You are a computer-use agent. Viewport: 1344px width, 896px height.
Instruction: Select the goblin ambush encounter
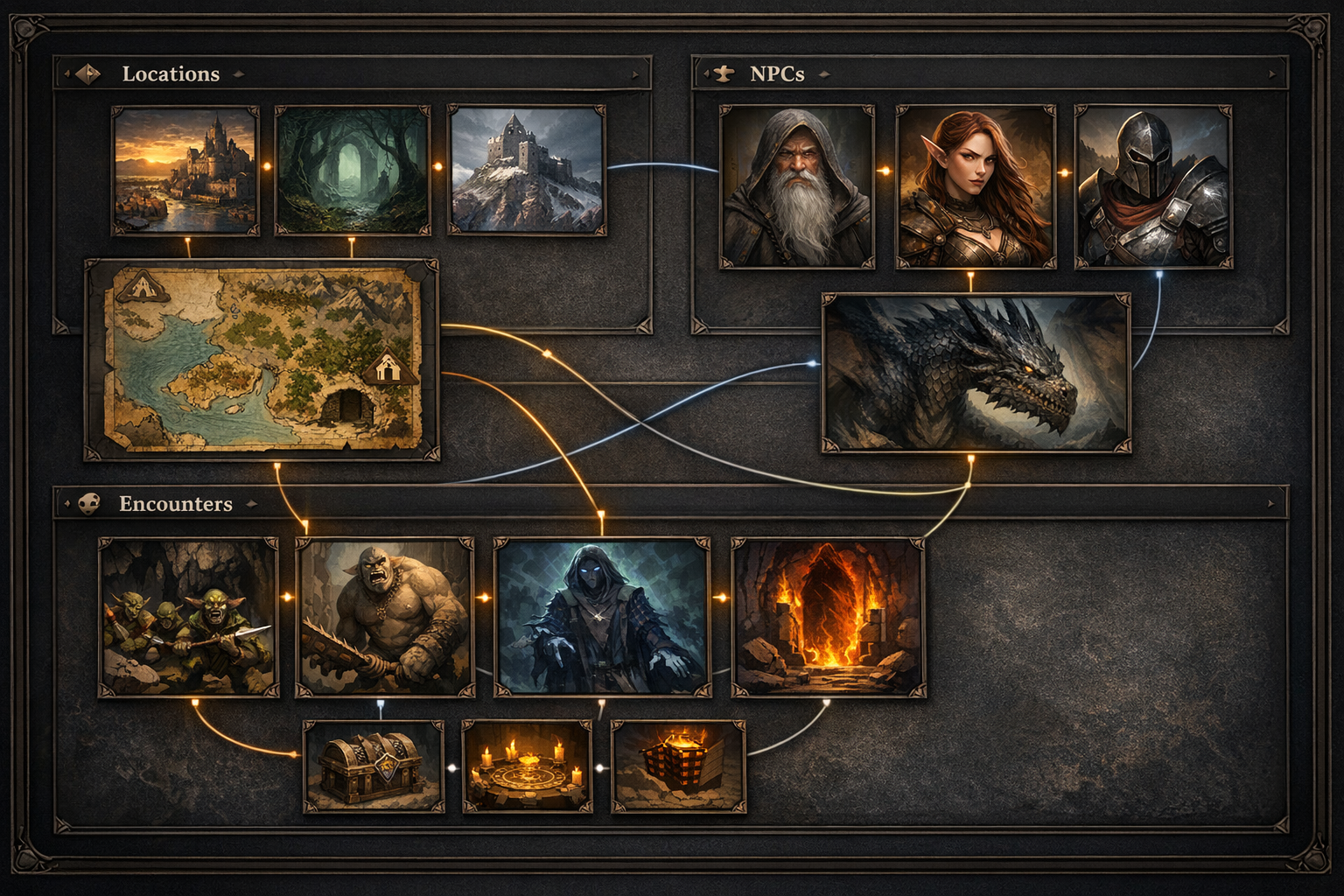click(189, 617)
